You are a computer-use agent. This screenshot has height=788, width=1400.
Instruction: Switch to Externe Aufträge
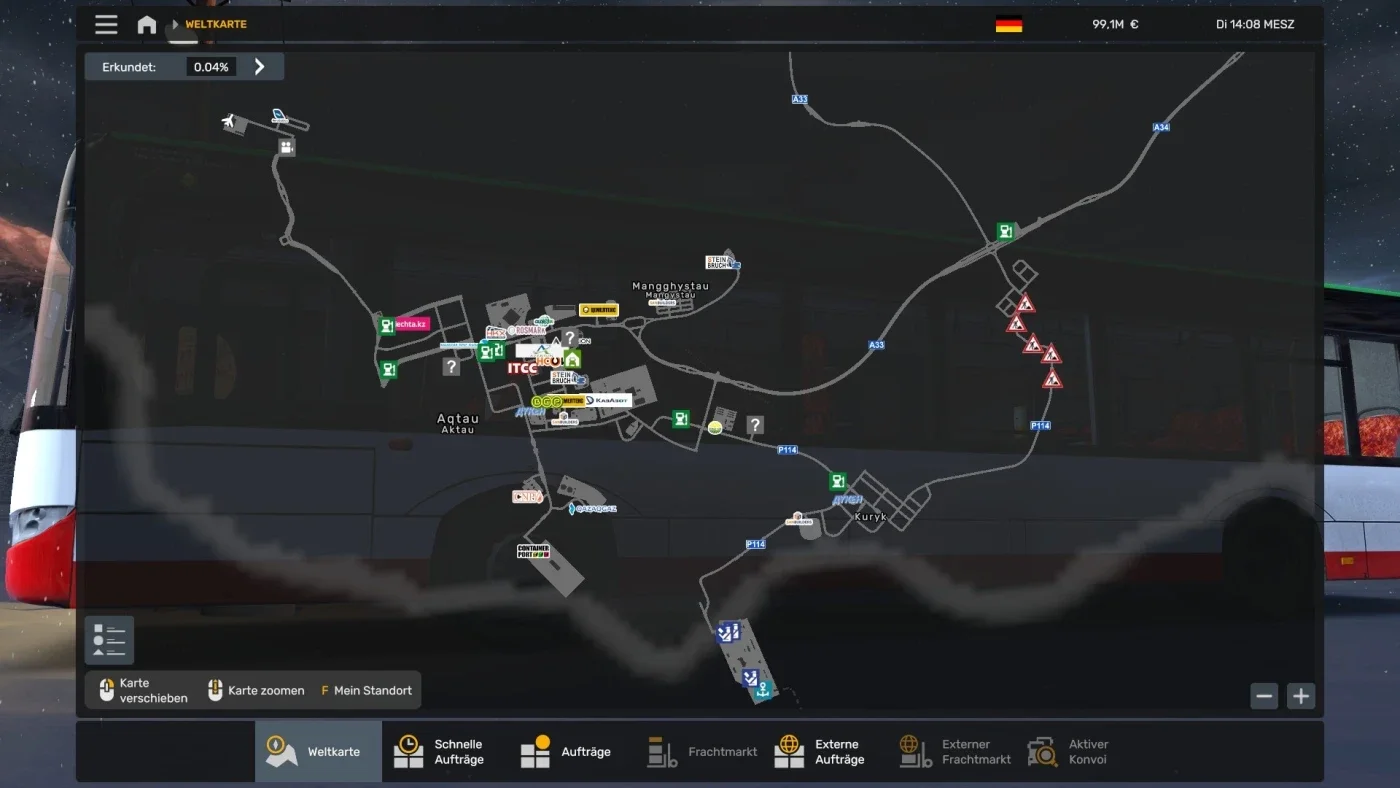click(x=821, y=750)
